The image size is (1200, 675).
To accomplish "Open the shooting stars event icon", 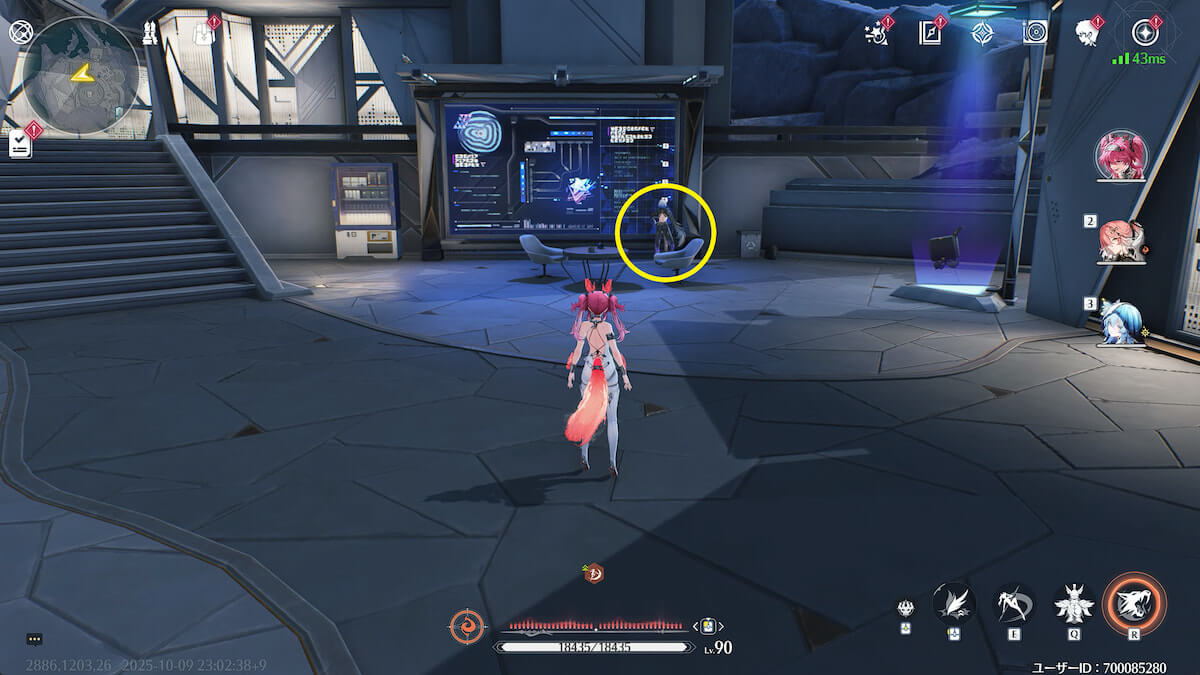I will [x=876, y=34].
